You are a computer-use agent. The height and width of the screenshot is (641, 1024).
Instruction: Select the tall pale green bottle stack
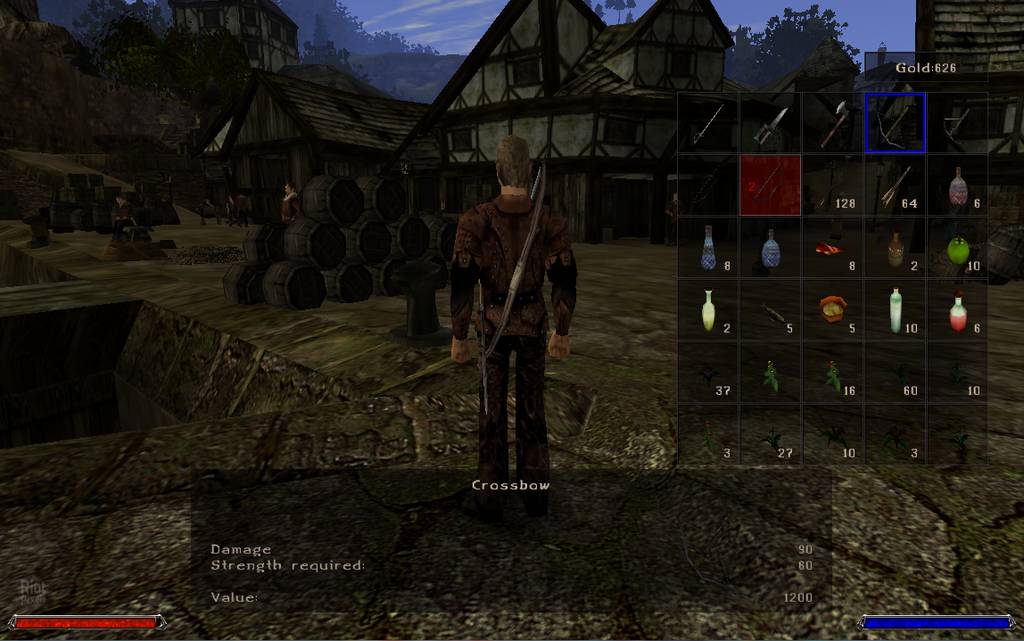click(x=895, y=310)
